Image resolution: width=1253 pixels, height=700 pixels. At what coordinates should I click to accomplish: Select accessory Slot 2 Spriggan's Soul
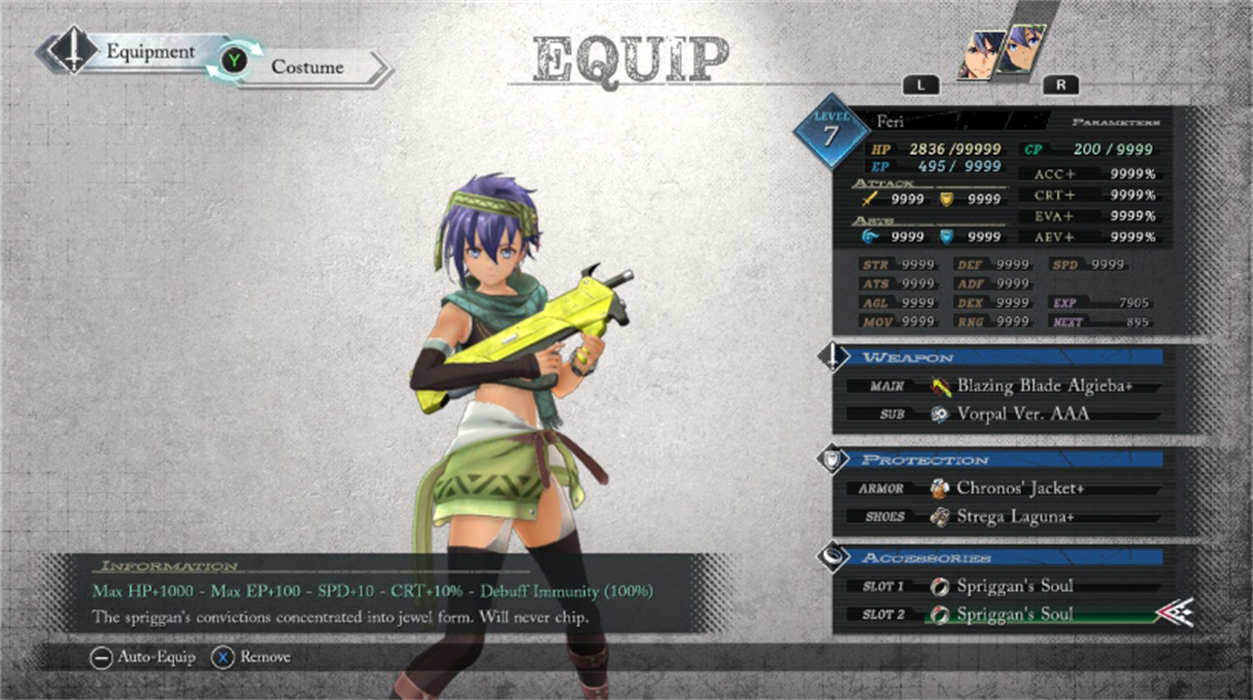click(x=1014, y=614)
